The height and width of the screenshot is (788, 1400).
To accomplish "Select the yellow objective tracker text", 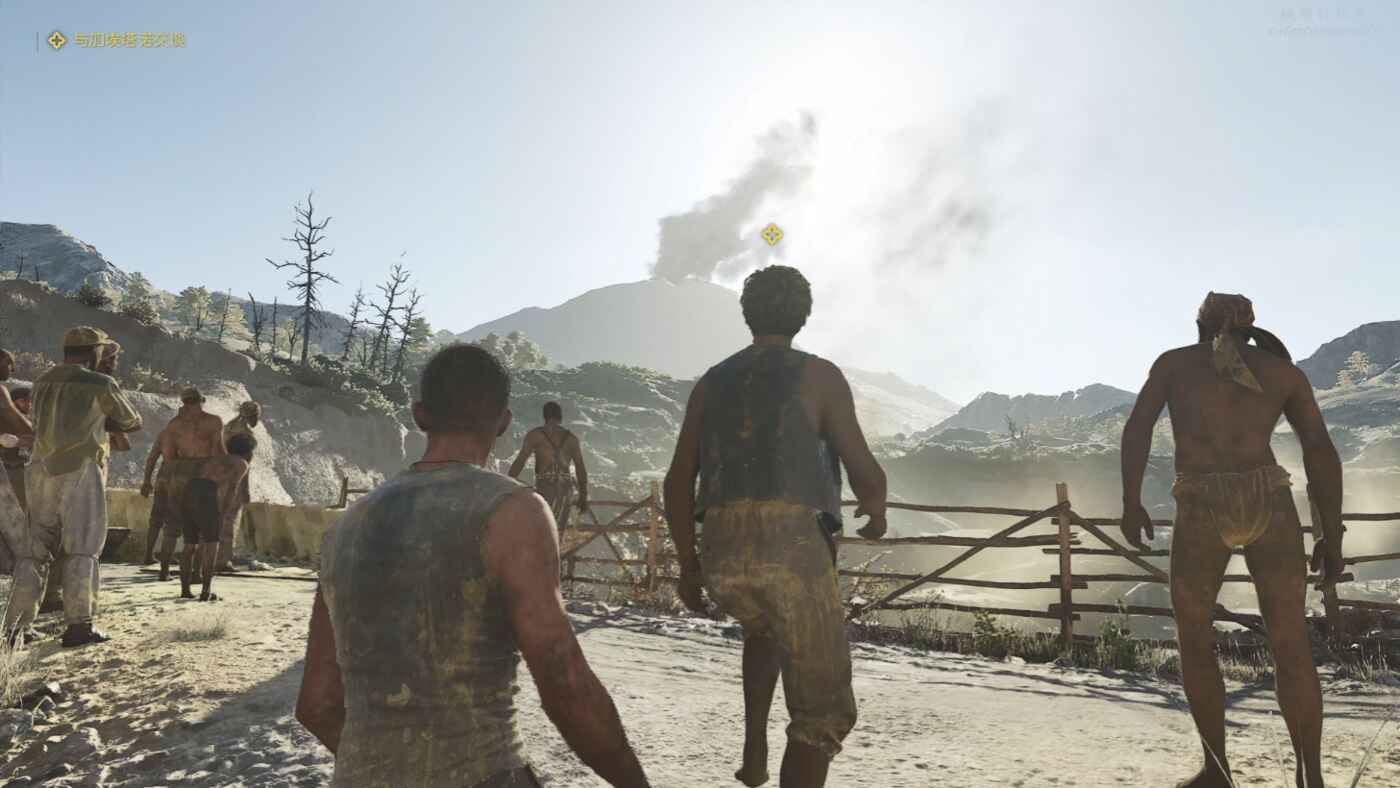I will [129, 40].
